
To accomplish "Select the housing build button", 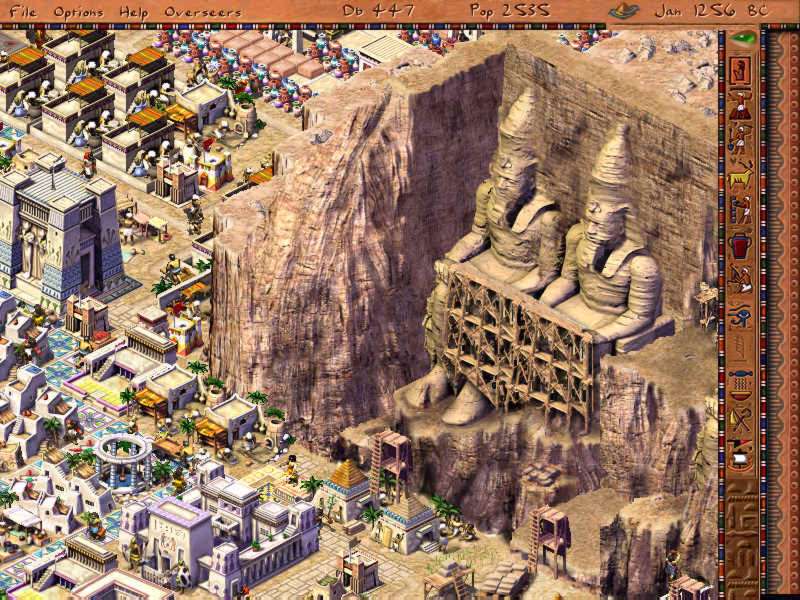I will click(741, 70).
